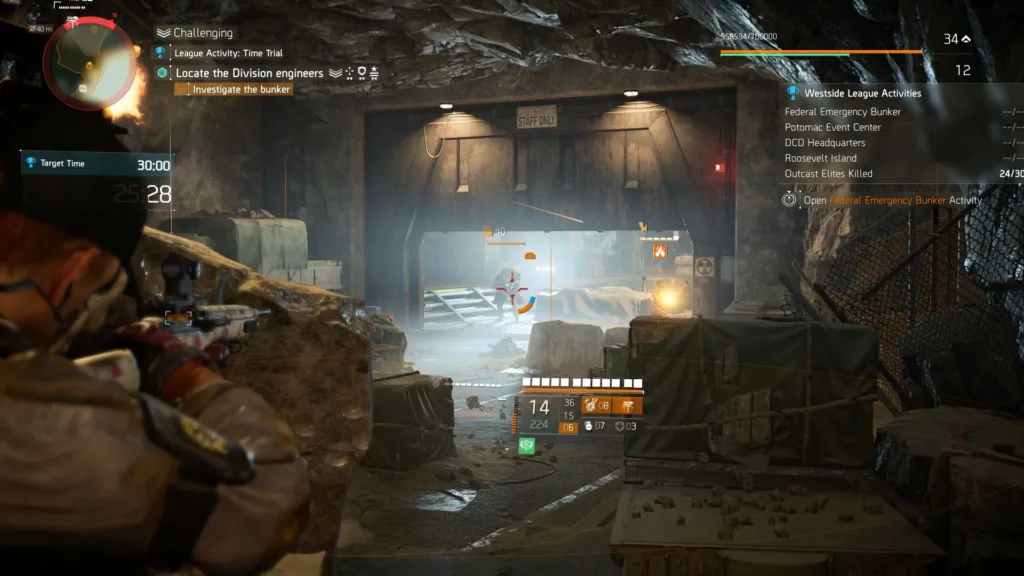Activate the turret skill icon
Viewport: 1024px width, 576px height.
627,406
